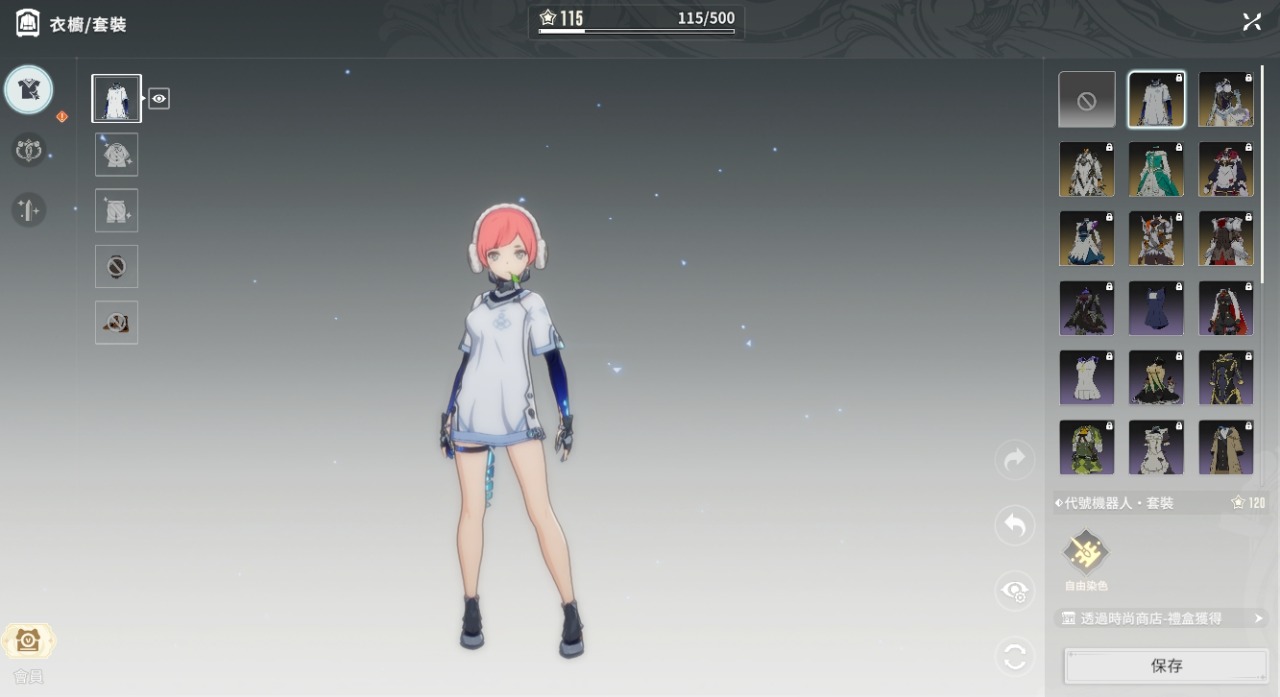
Task: Open the 自由染色 free dye option
Action: coord(1086,551)
